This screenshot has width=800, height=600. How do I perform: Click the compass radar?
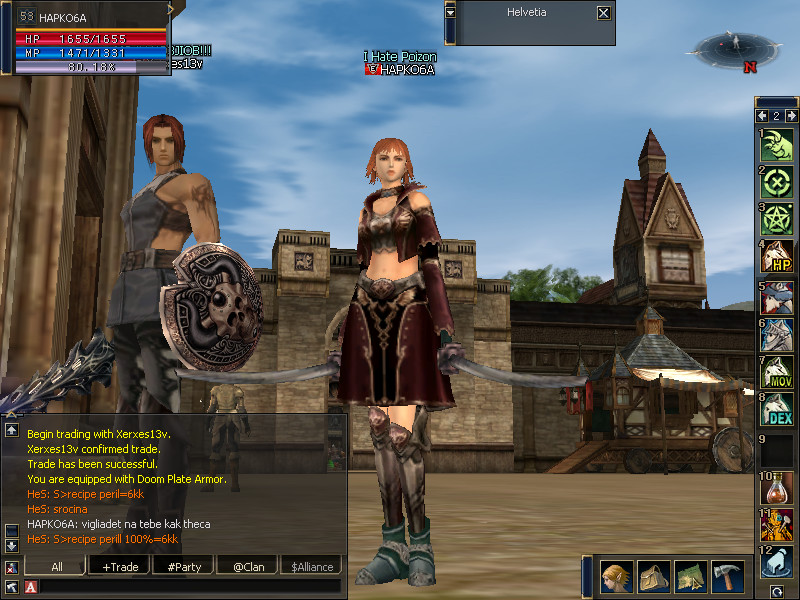(737, 47)
